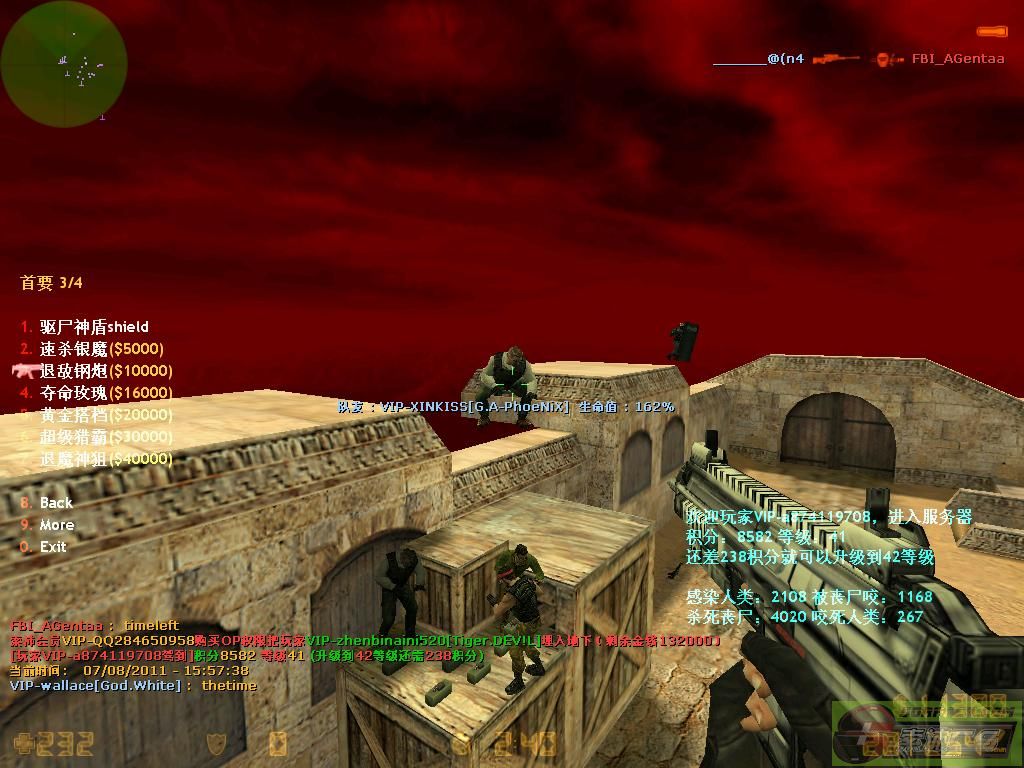The height and width of the screenshot is (768, 1024).
Task: Buy the 退魔神狙 for $40000
Action: pos(105,459)
